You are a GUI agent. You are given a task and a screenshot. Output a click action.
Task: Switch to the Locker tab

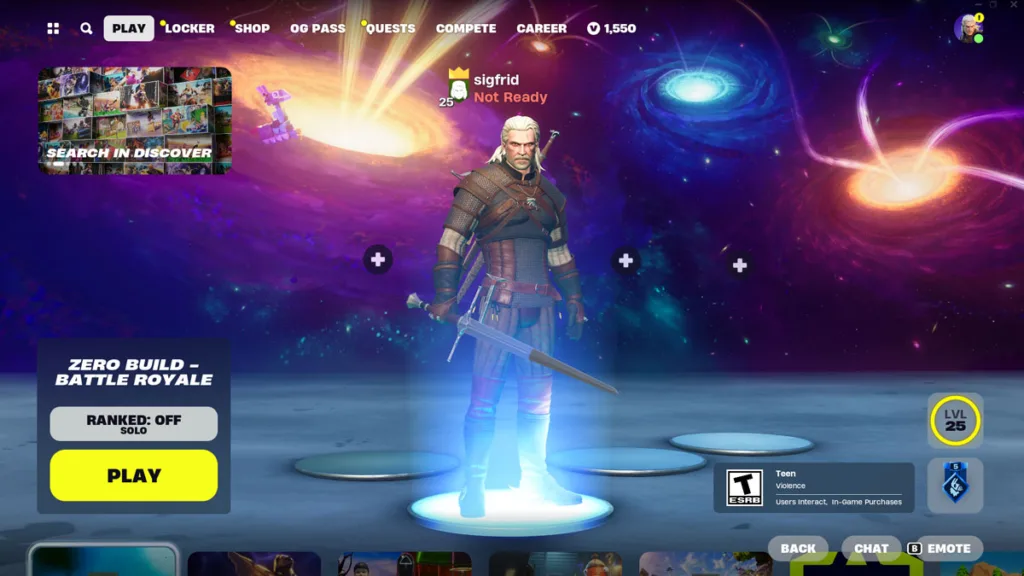click(x=189, y=28)
